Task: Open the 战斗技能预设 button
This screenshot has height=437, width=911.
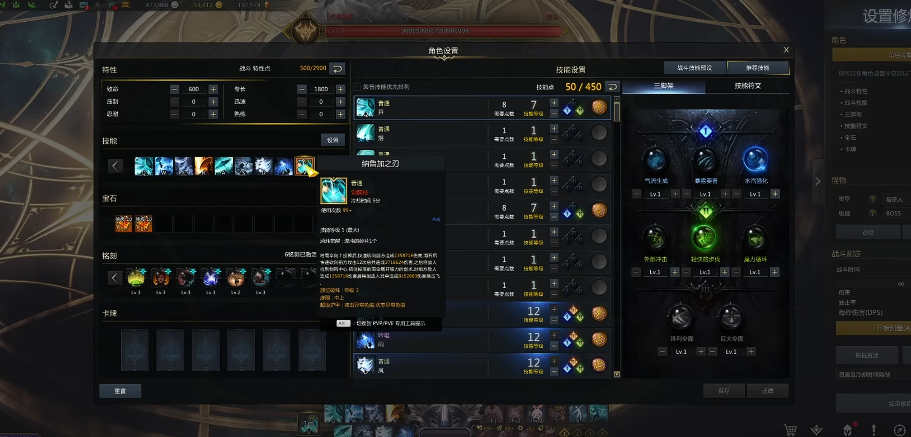Action: coord(694,68)
